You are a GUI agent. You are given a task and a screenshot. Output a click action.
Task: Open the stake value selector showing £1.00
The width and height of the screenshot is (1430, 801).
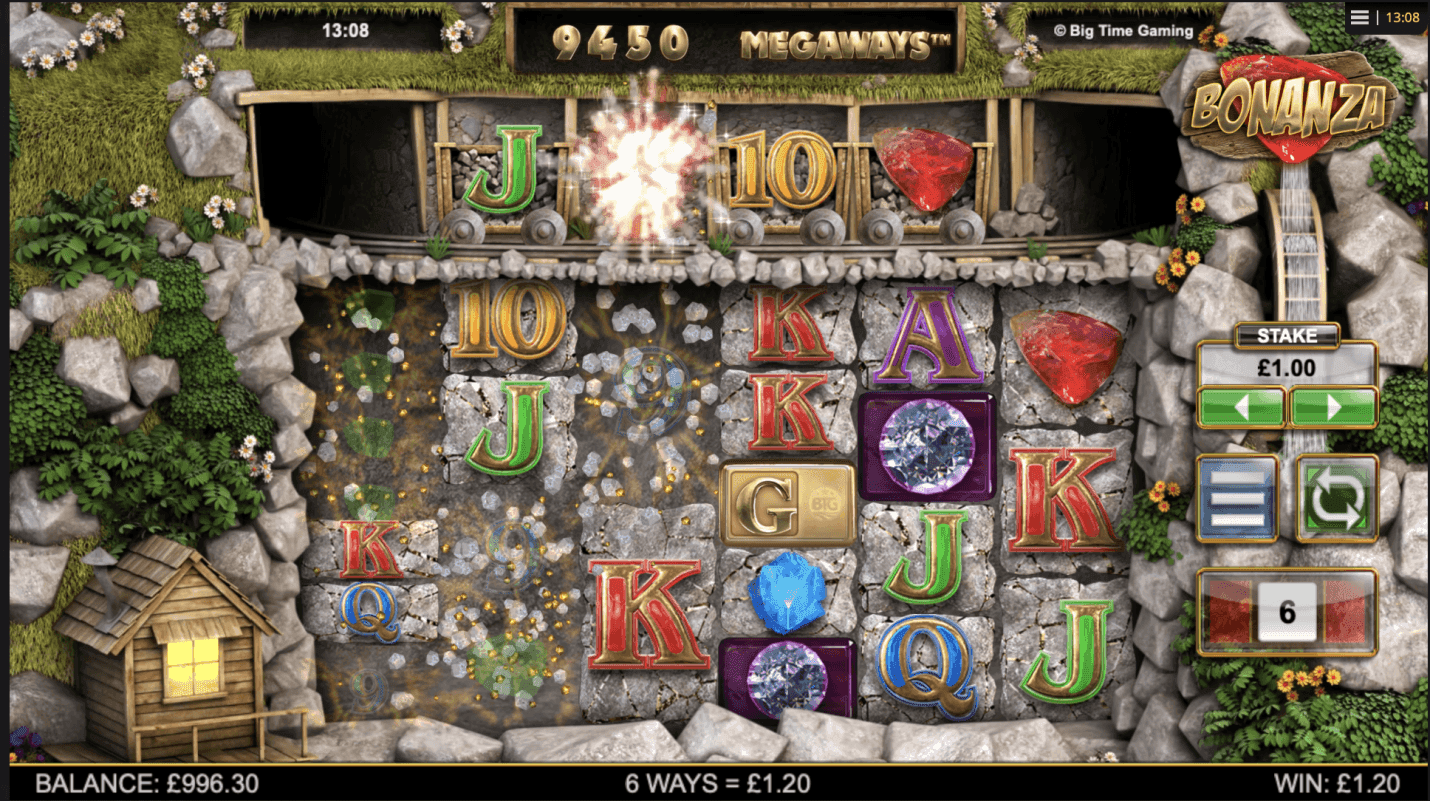click(1287, 365)
